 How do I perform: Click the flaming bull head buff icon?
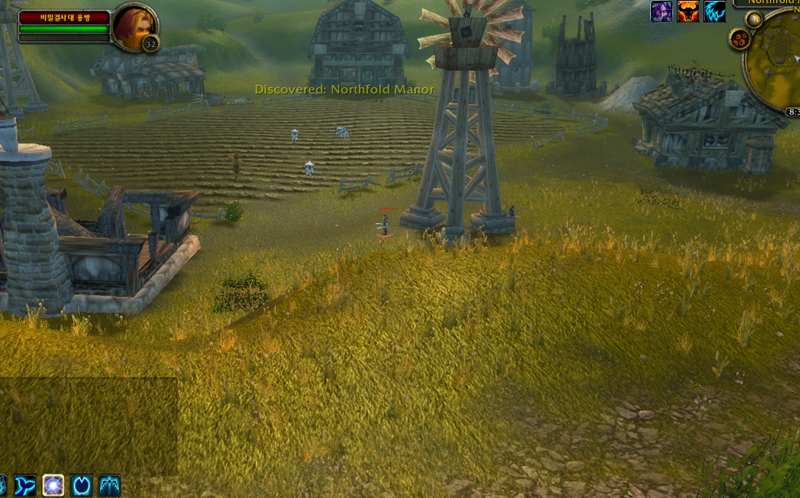688,12
